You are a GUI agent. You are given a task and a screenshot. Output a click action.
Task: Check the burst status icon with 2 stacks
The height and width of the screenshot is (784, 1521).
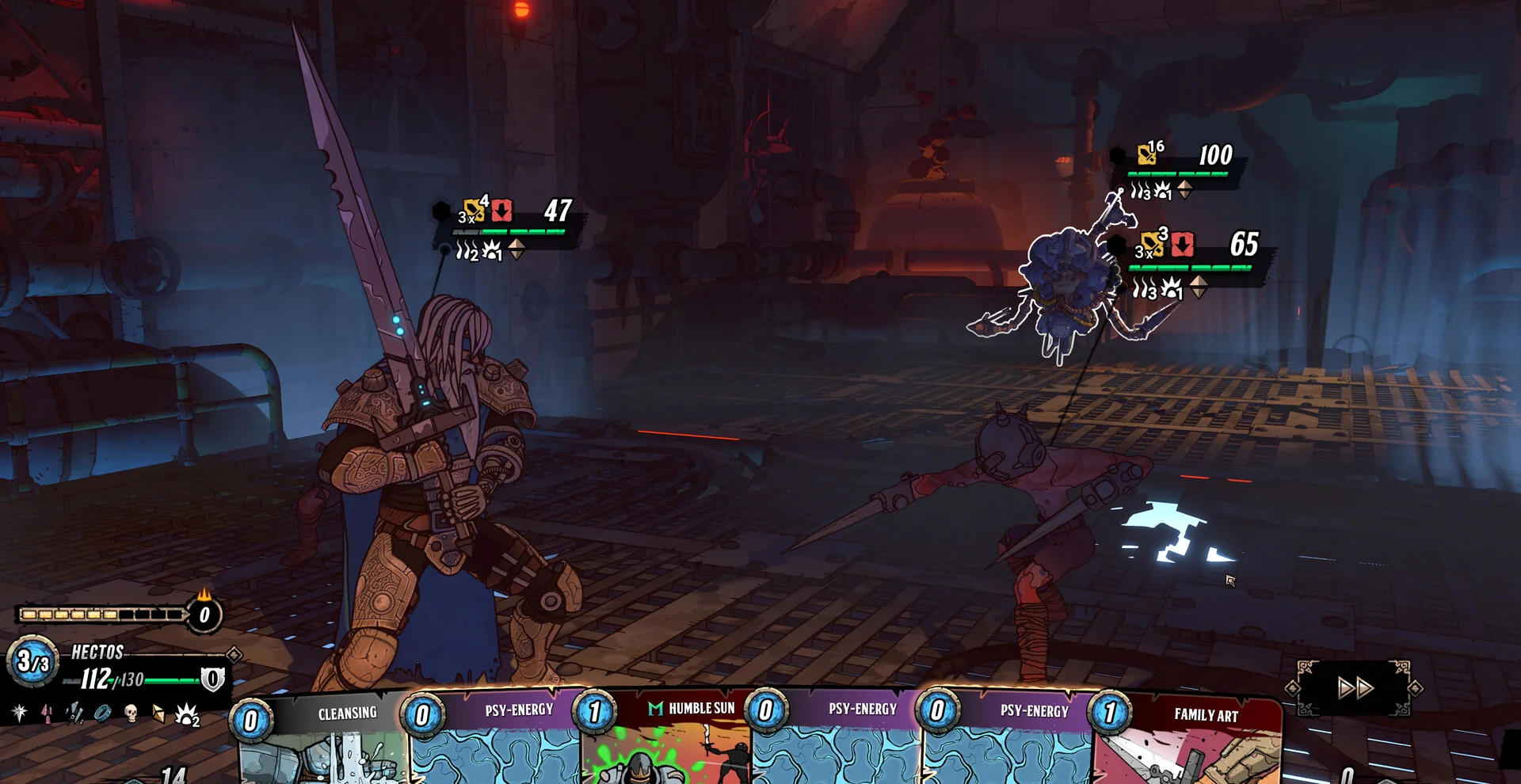coord(187,715)
